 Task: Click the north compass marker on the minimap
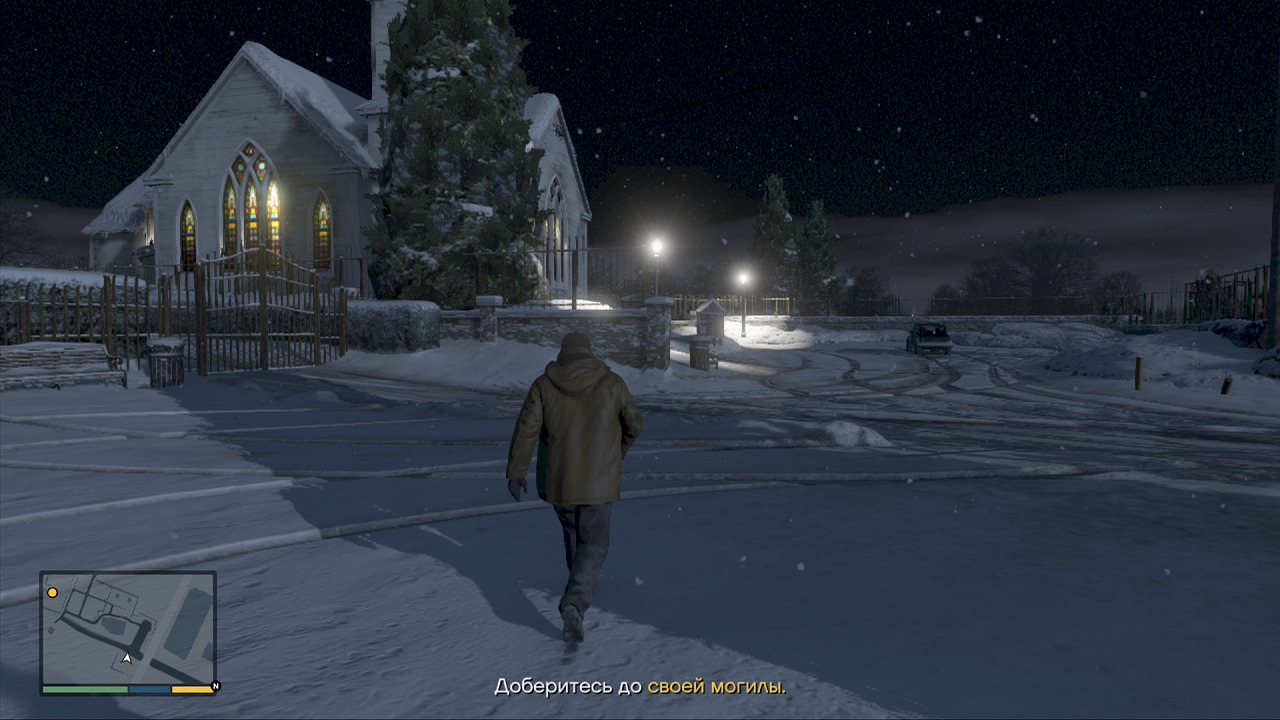(215, 687)
